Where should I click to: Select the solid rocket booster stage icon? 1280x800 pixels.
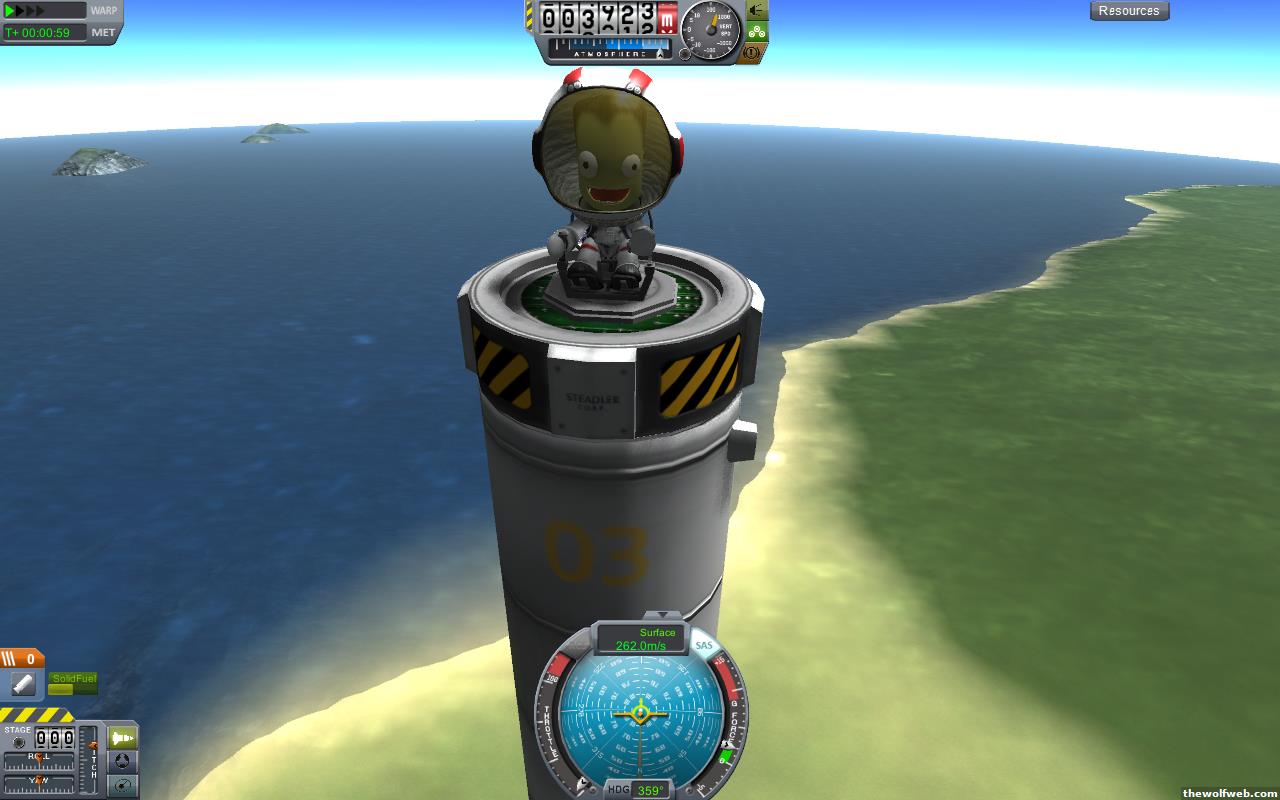(24, 684)
